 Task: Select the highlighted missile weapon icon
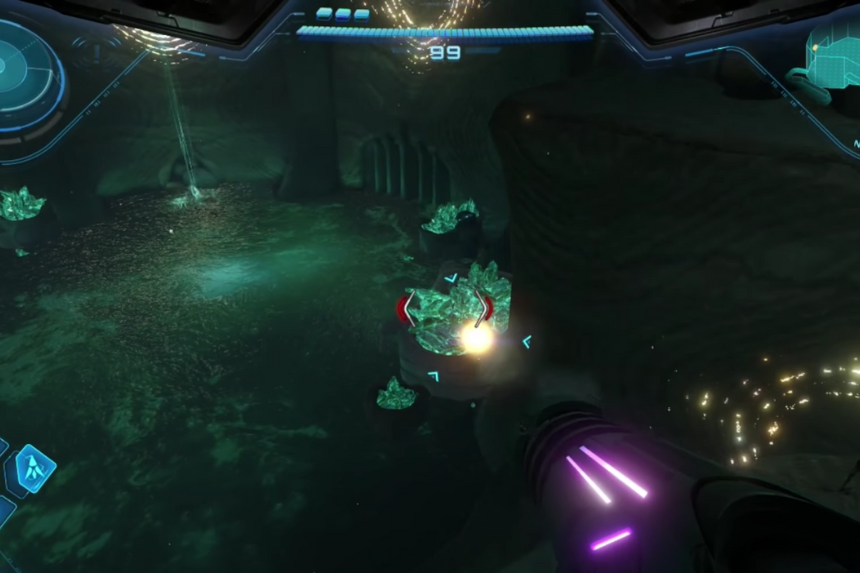[x=35, y=467]
